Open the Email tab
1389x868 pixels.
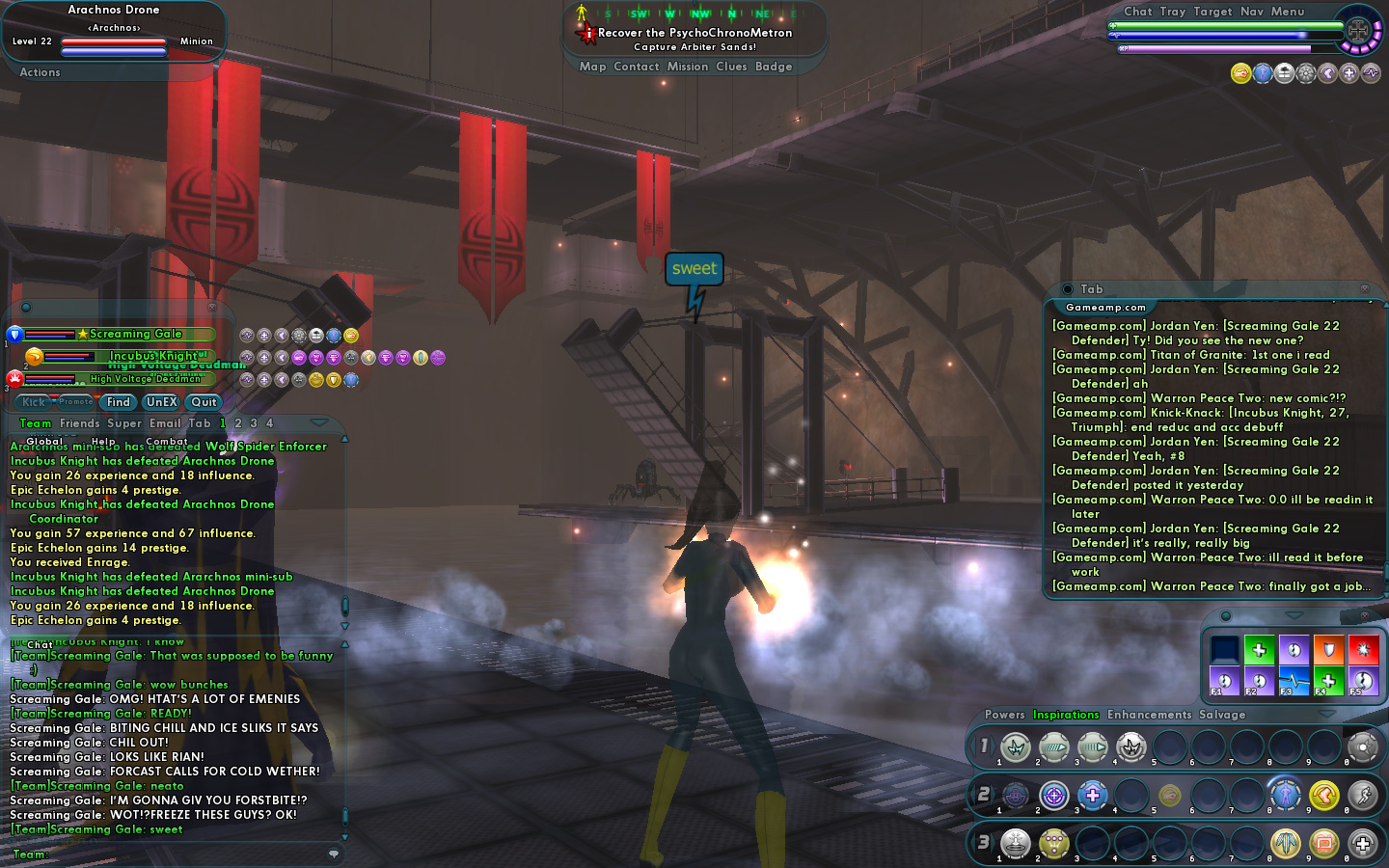(165, 423)
